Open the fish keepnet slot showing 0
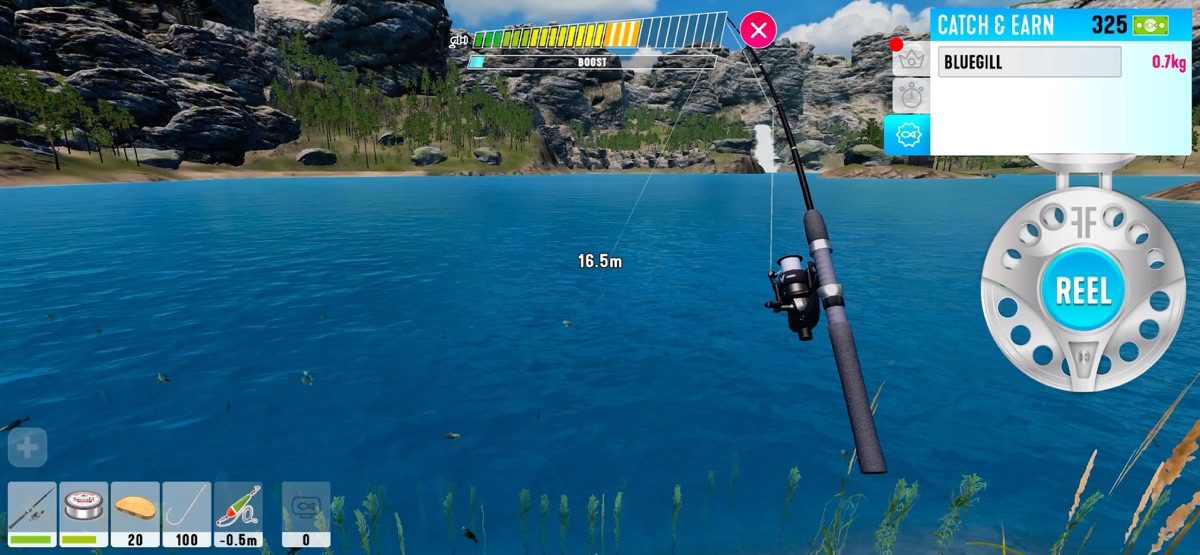 coord(306,513)
